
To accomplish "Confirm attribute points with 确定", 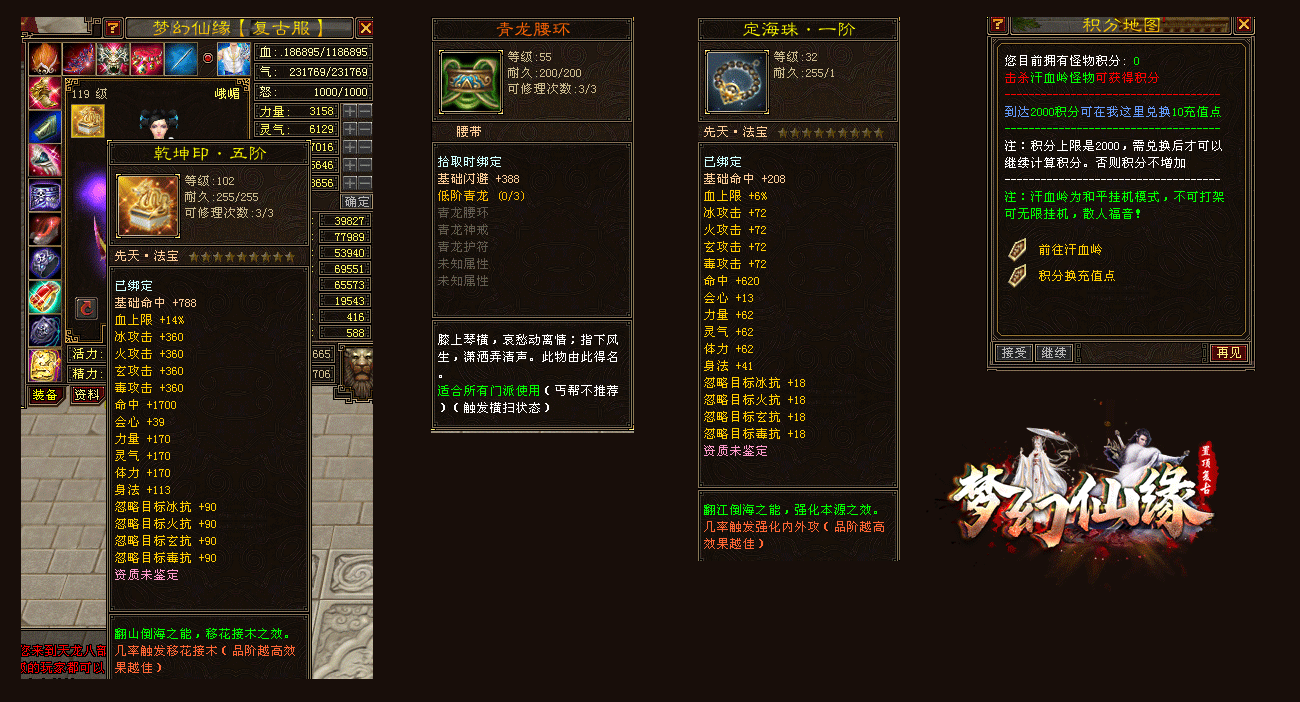I will (357, 201).
